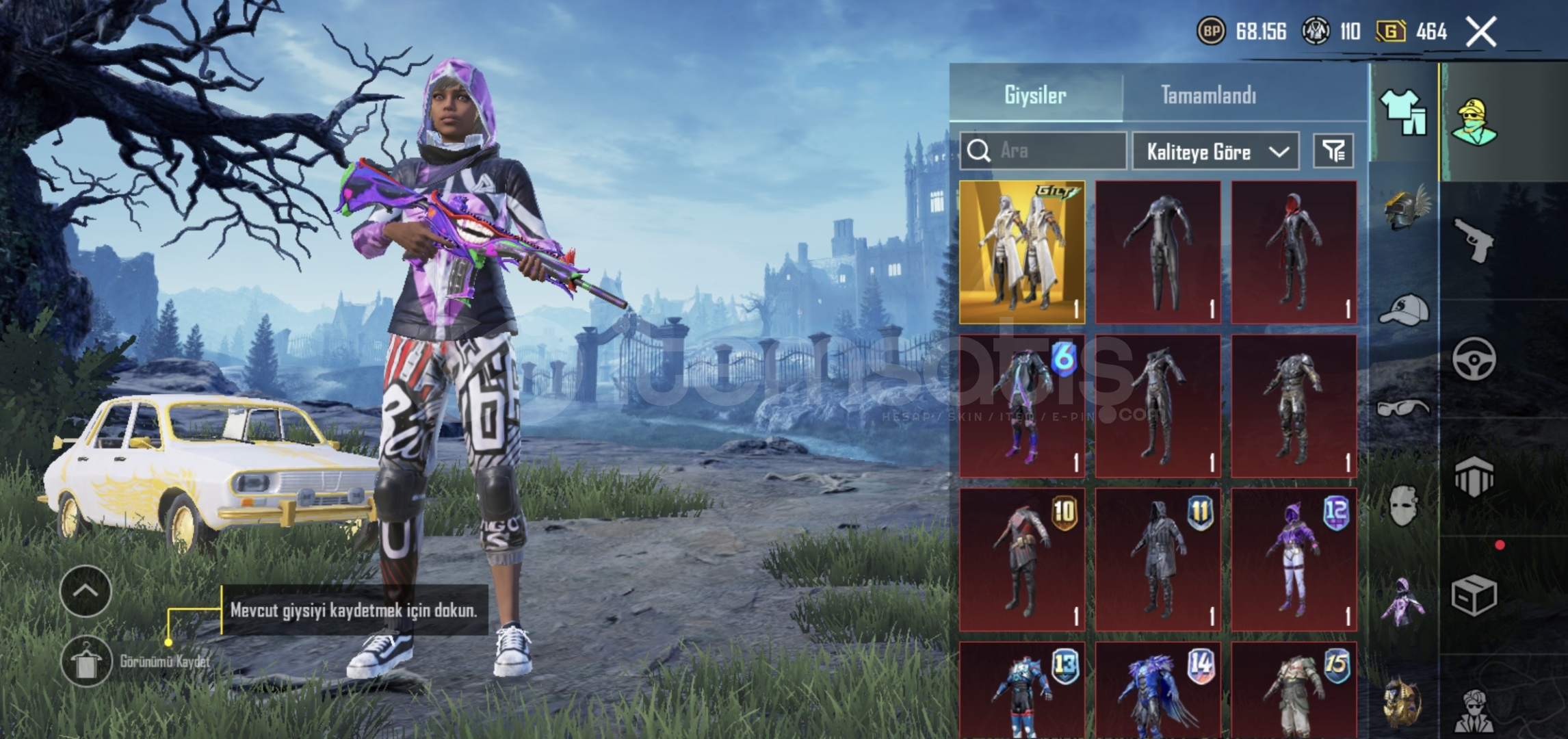
Task: Save the look with Görünümü Kaydet
Action: point(86,662)
